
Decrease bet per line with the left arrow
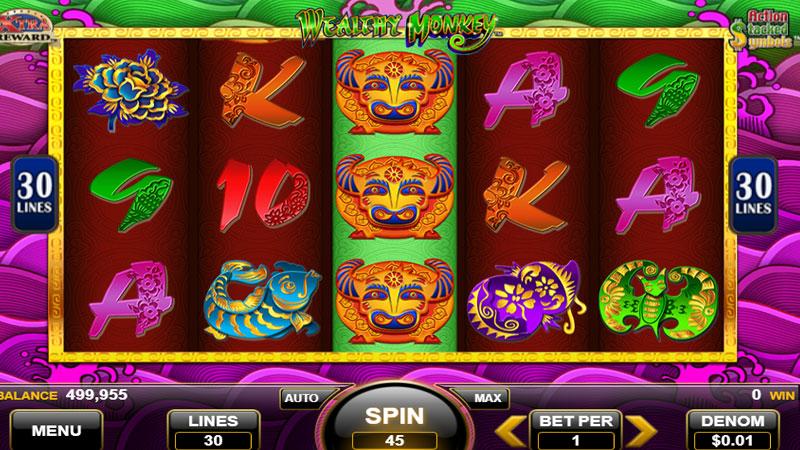pos(513,430)
